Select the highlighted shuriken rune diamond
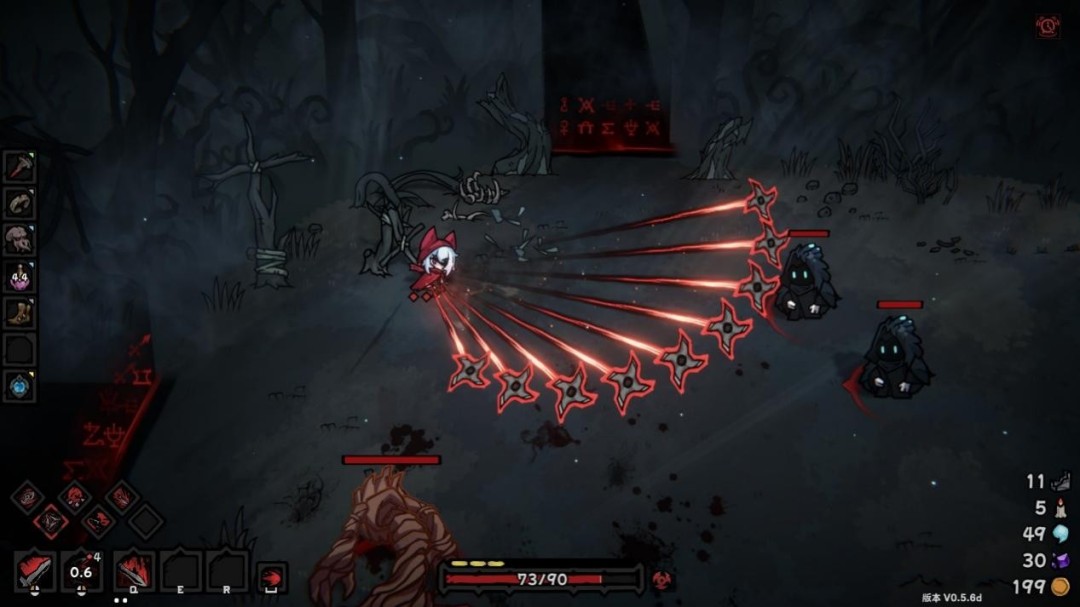1080x607 pixels. tap(51, 520)
